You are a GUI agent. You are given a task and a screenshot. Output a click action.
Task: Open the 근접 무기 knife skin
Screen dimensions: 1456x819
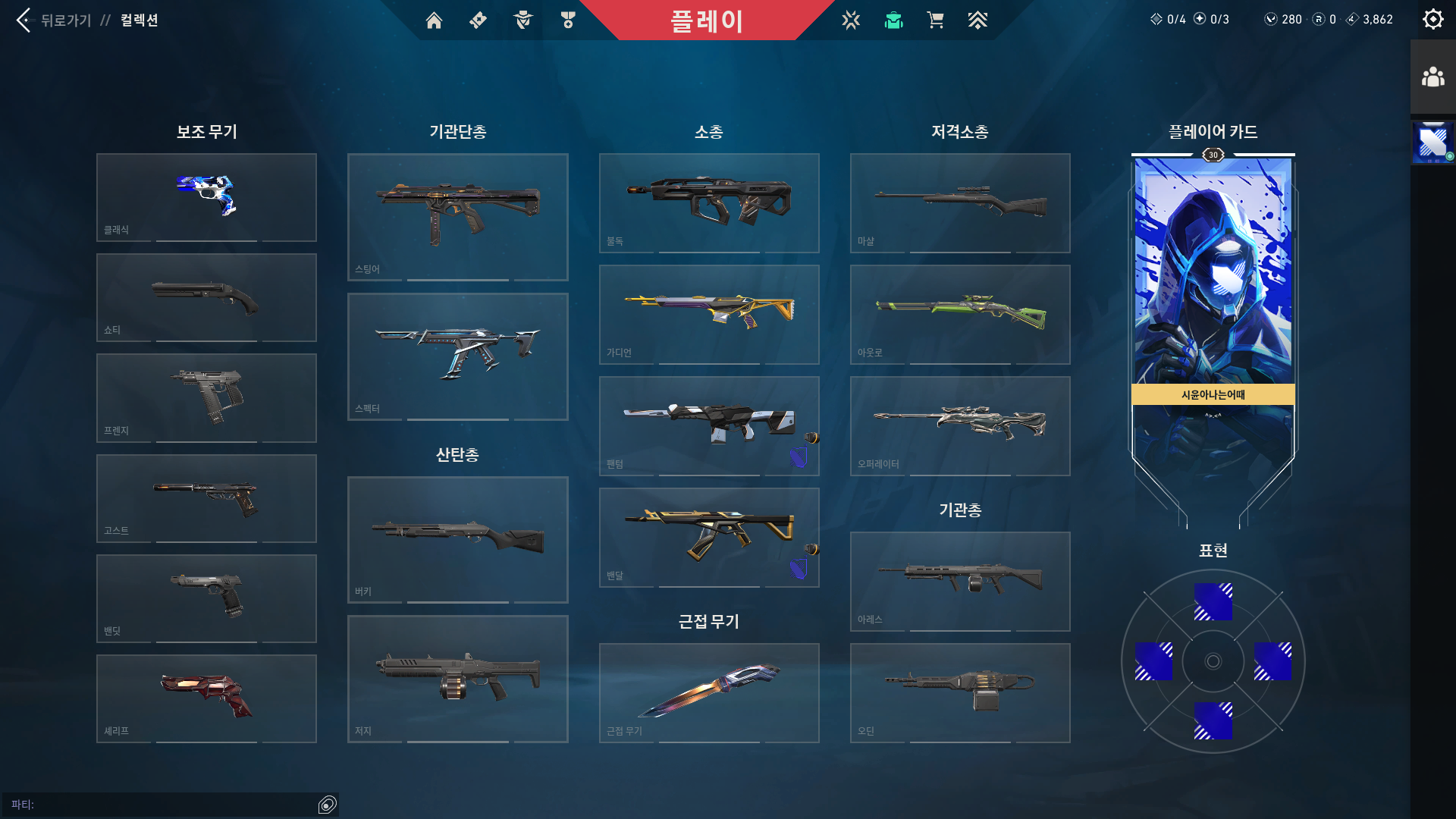pyautogui.click(x=709, y=692)
